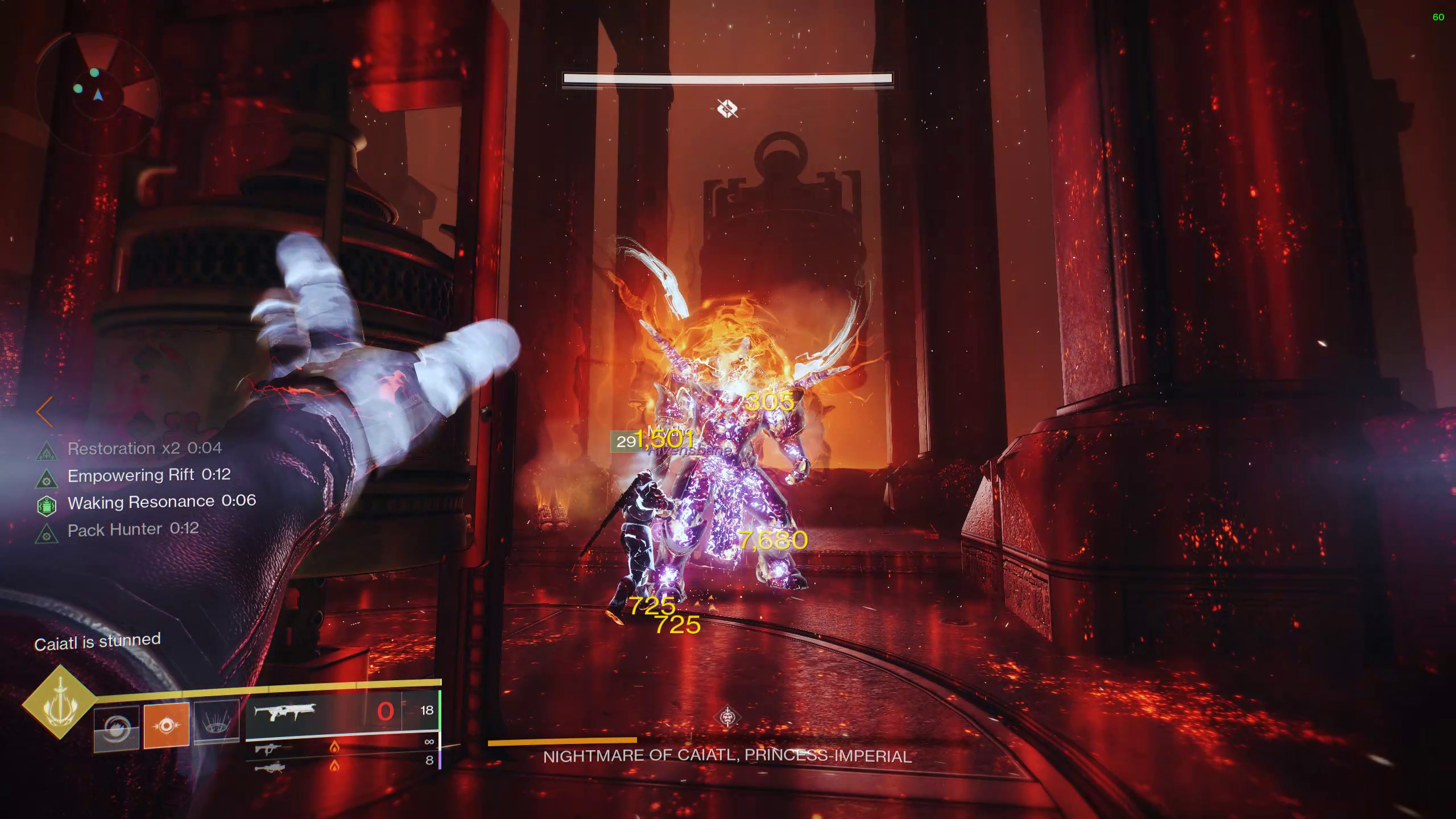1456x819 pixels.
Task: Select the swirling flame grenade icon
Action: (x=117, y=727)
